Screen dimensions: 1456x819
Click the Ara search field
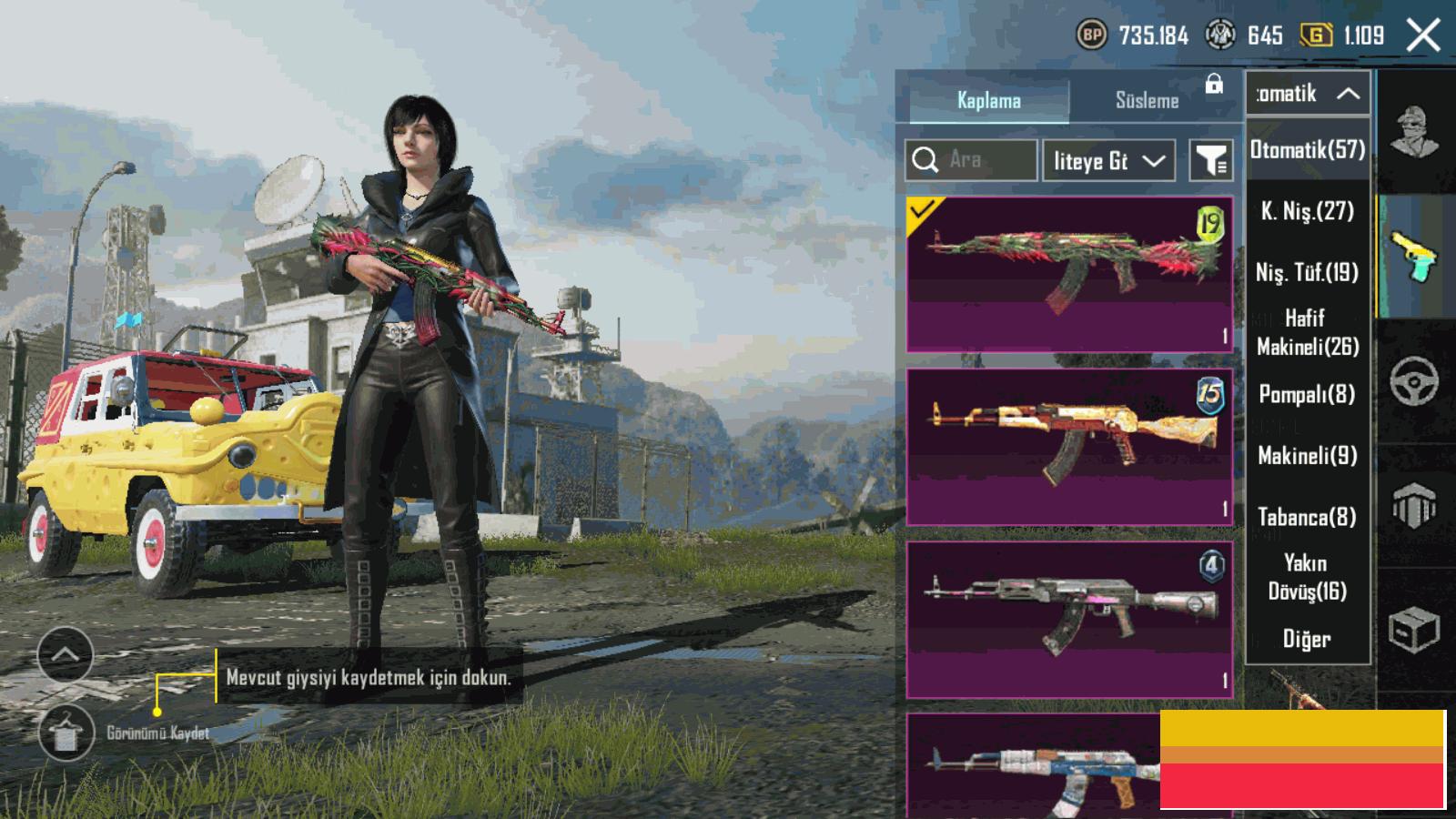click(x=972, y=160)
